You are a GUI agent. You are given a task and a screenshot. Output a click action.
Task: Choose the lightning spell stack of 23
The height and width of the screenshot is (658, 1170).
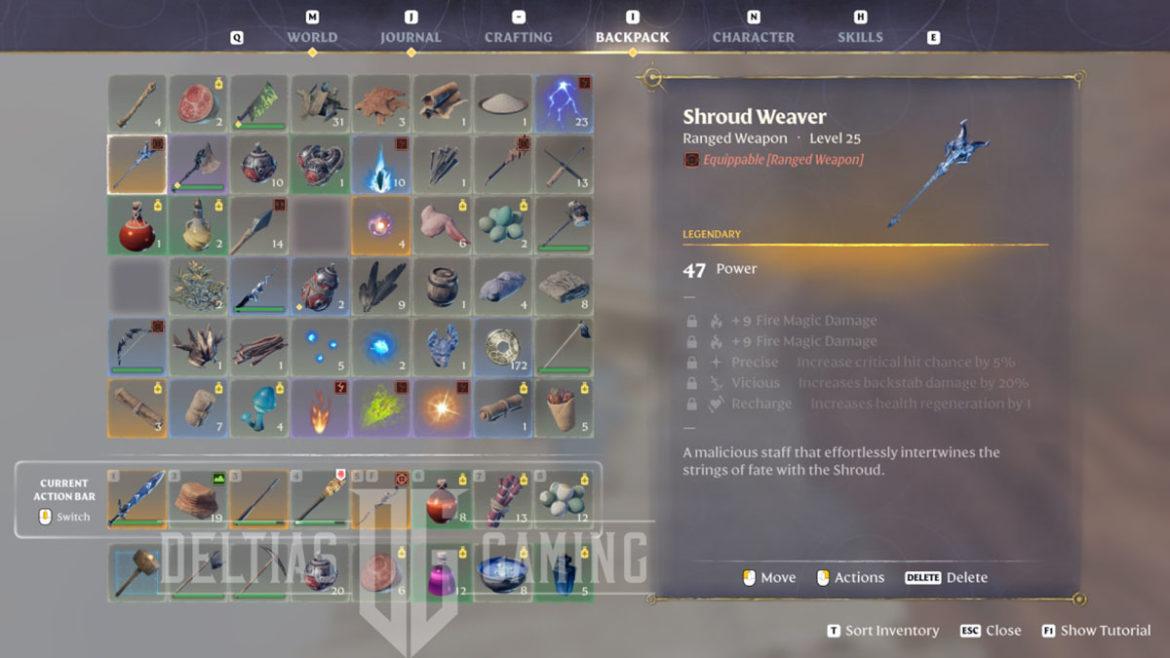pyautogui.click(x=564, y=104)
